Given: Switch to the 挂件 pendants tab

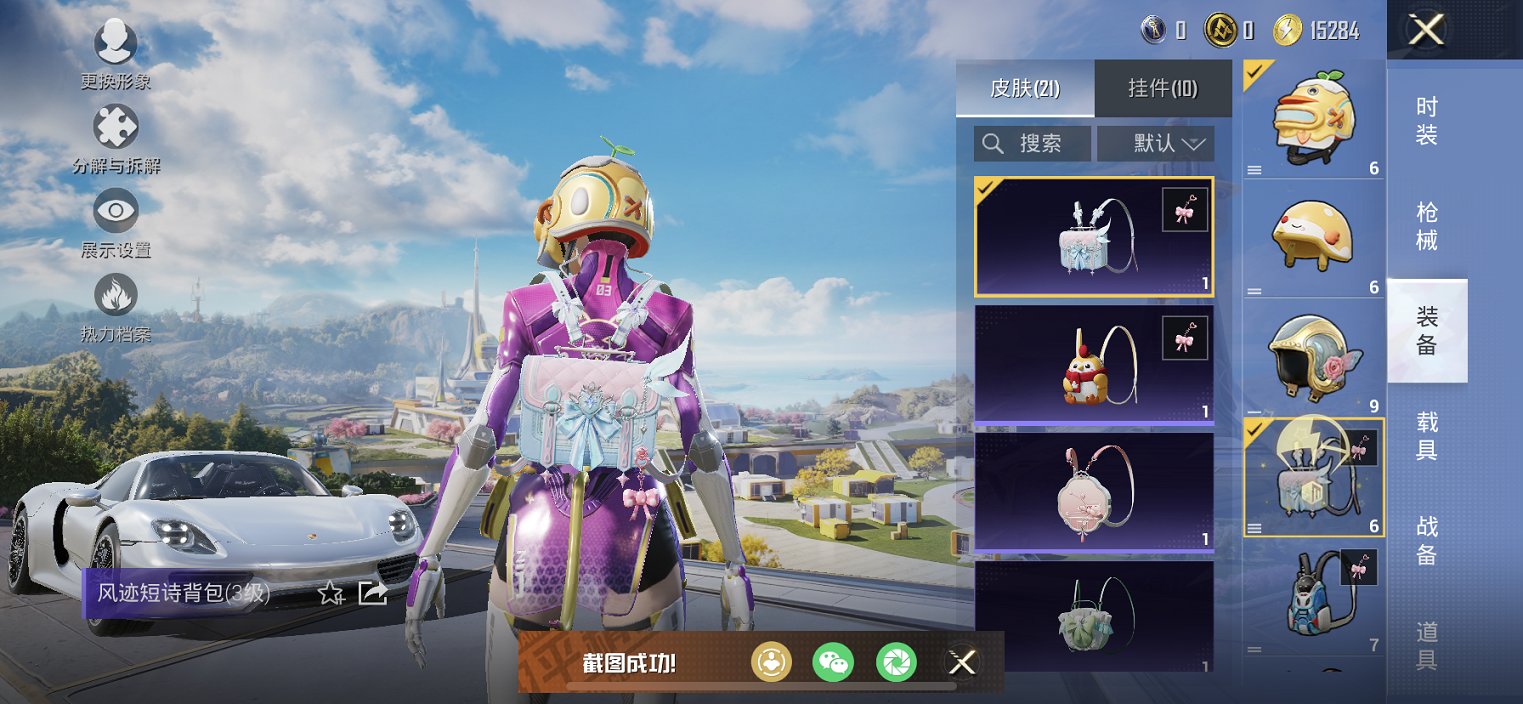Looking at the screenshot, I should click(x=1163, y=88).
